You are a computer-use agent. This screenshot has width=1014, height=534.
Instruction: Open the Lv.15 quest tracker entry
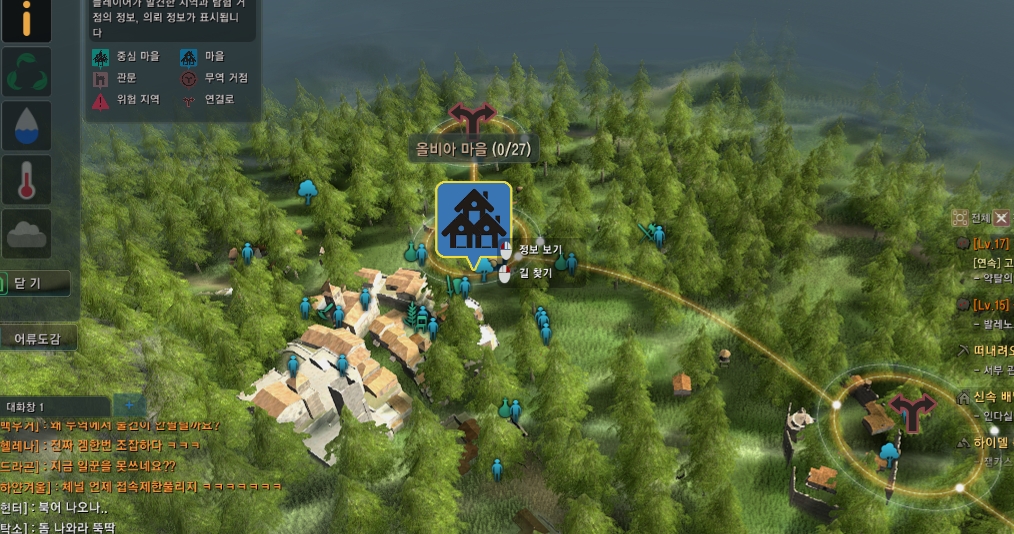tap(990, 305)
